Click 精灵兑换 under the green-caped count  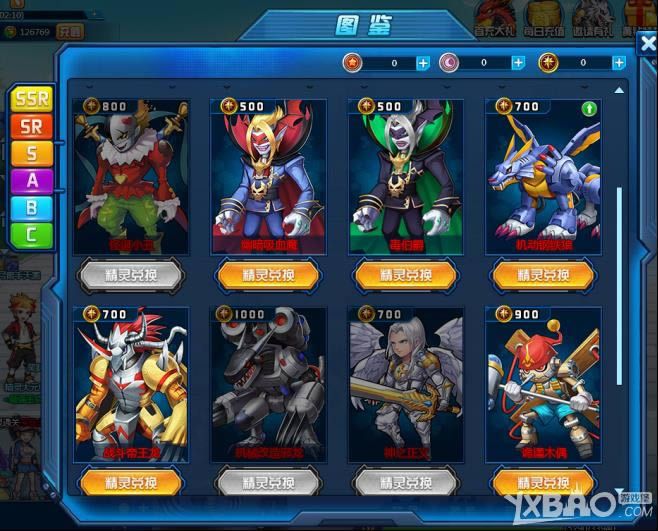[405, 274]
